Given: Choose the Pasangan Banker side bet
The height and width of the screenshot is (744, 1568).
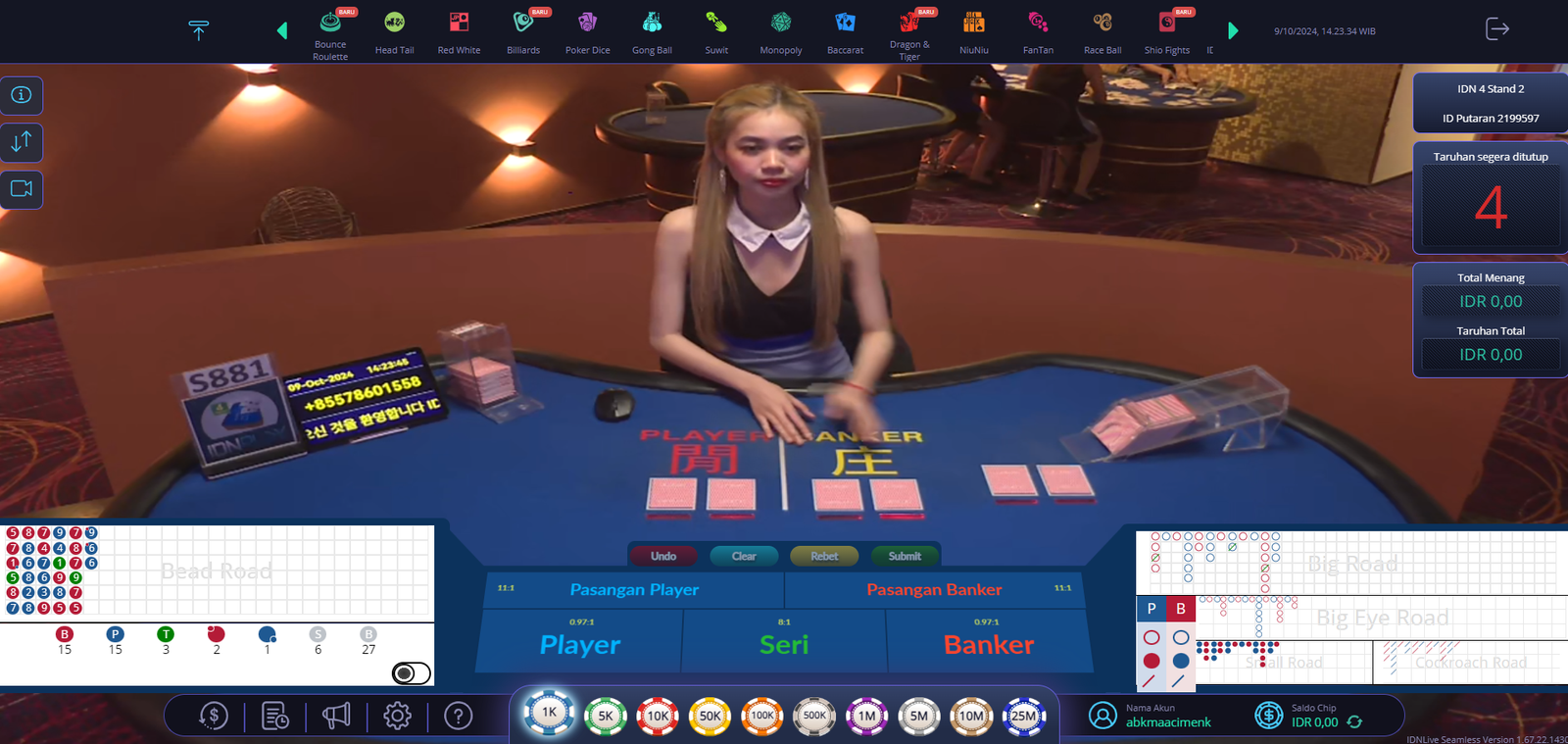Looking at the screenshot, I should [934, 589].
